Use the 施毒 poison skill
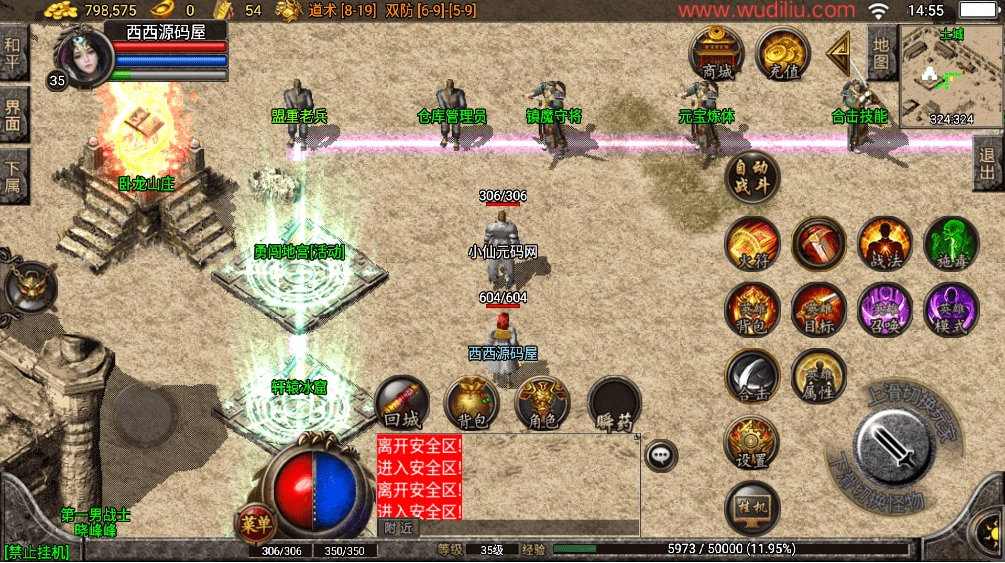The height and width of the screenshot is (563, 1005). (951, 244)
